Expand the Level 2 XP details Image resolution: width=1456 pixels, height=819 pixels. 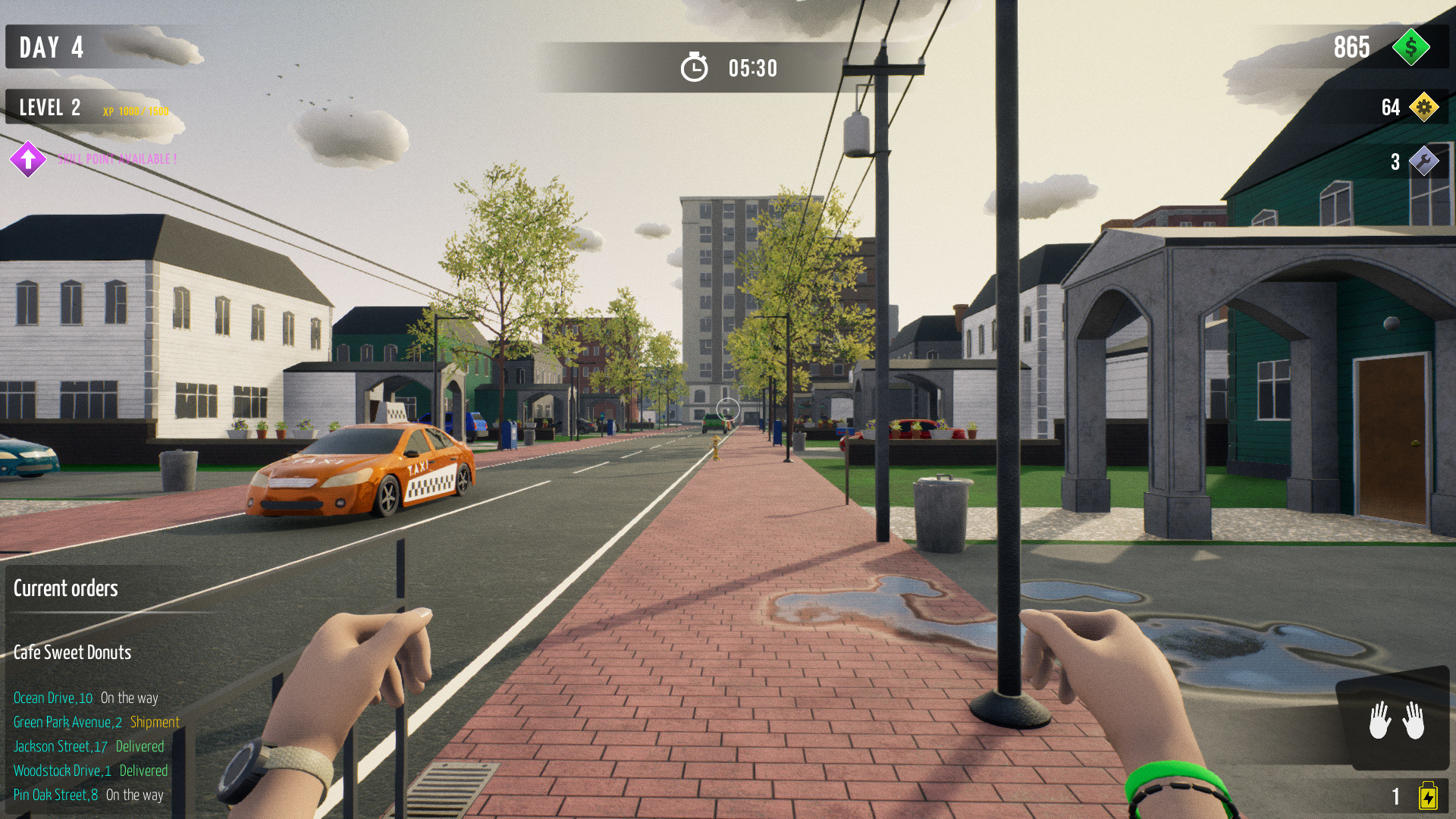[49, 108]
